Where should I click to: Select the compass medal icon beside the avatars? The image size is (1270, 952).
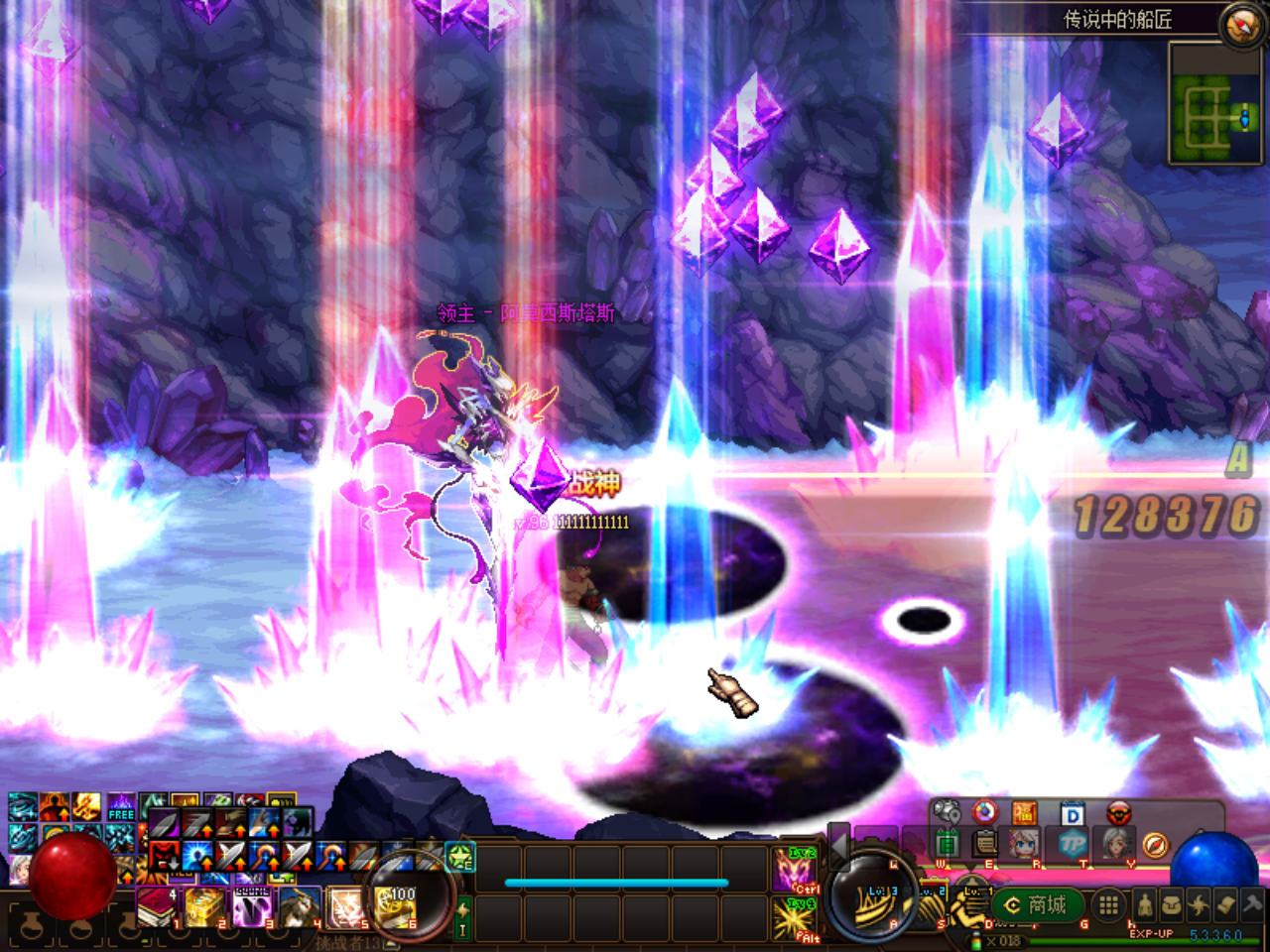coord(1155,845)
